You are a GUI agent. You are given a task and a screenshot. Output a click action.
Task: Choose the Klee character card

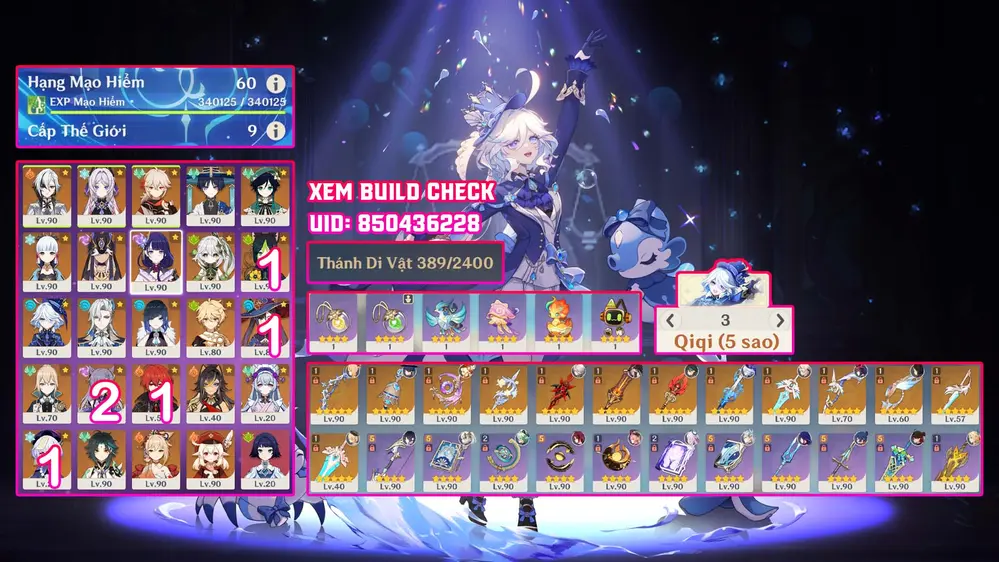[x=208, y=457]
